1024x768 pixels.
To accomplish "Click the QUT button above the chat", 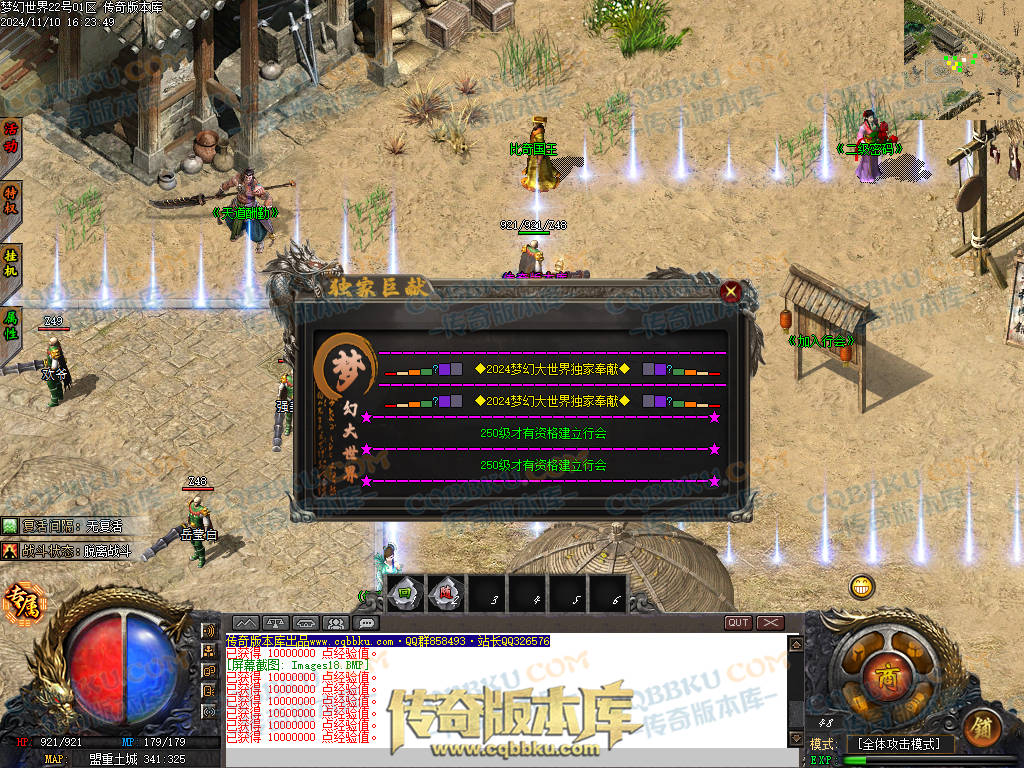I will [738, 623].
